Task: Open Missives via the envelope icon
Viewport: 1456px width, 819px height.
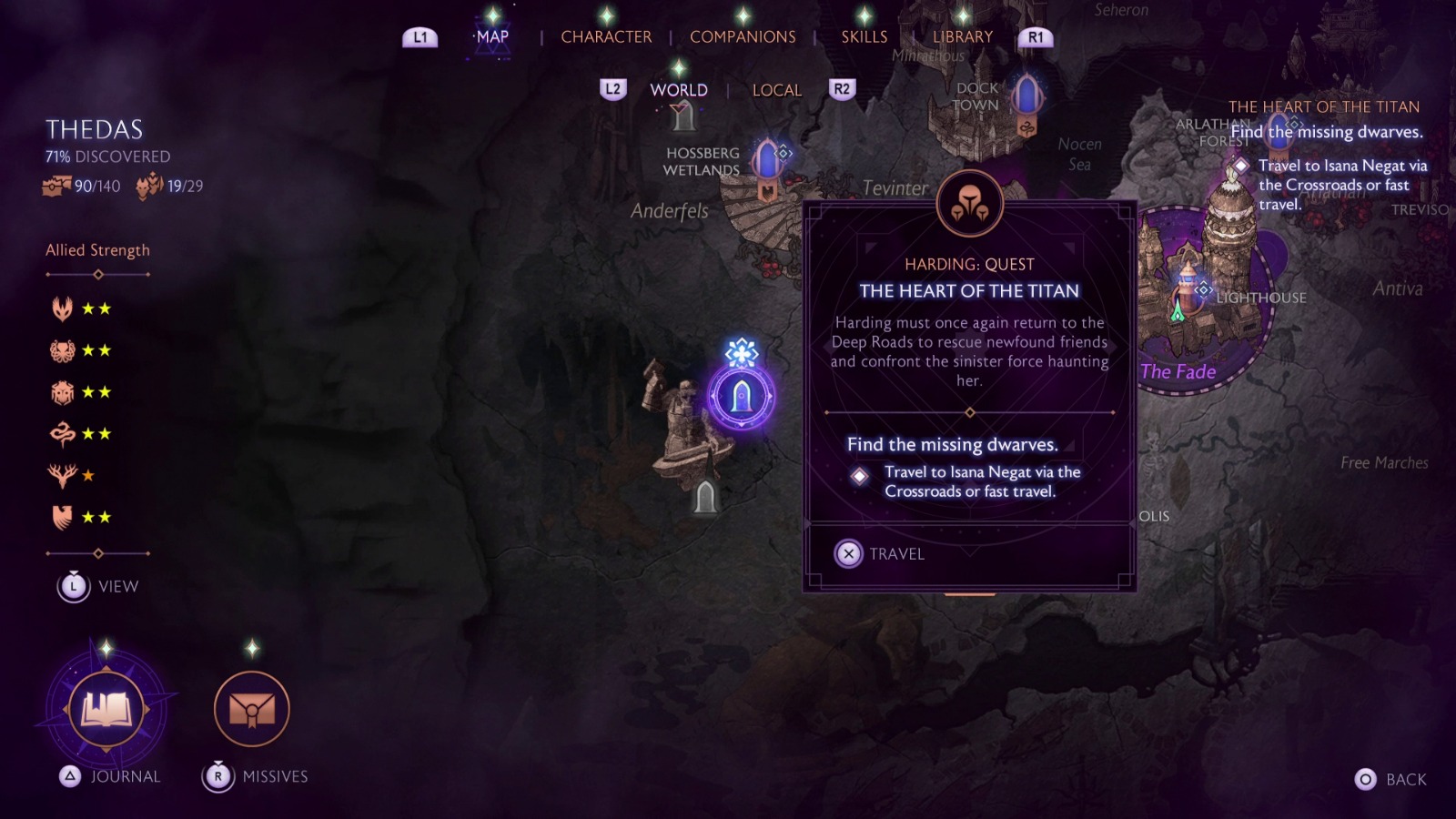Action: pyautogui.click(x=251, y=710)
